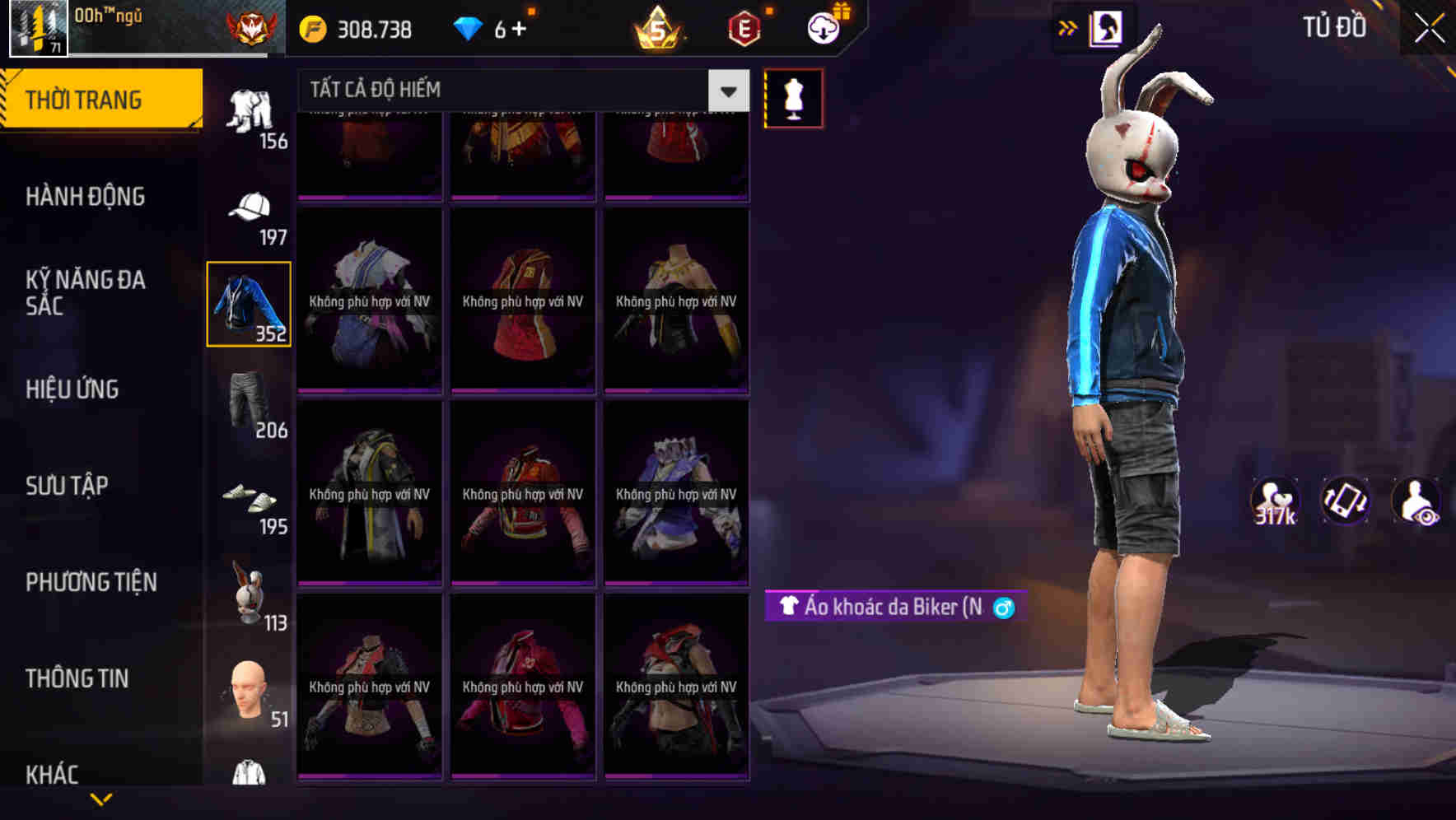Open the shoes category with 195 items
Screen dimensions: 1456x820
[248, 502]
